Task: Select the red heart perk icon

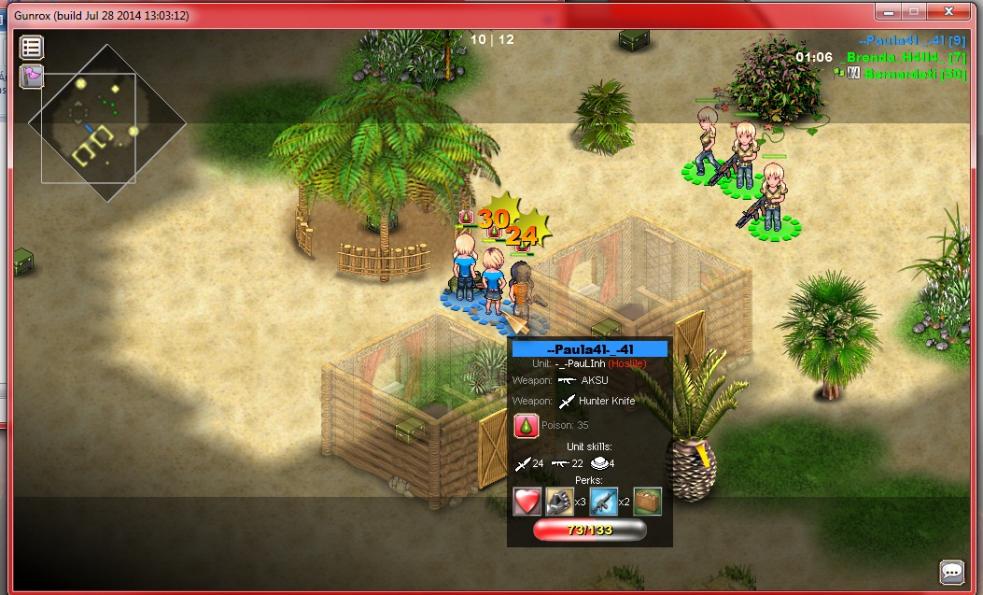Action: [527, 501]
